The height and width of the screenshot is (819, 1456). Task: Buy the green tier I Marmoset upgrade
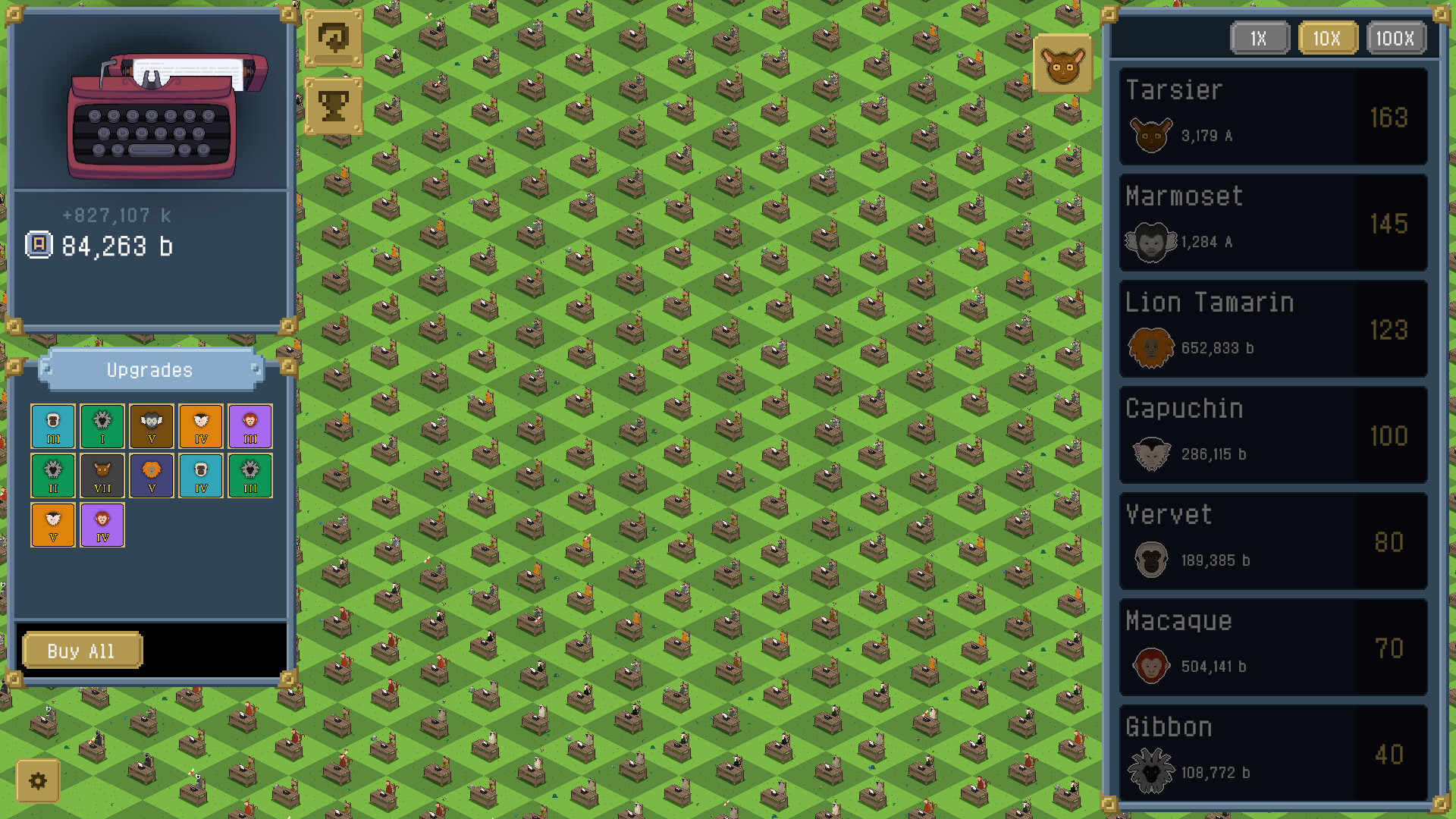pos(102,426)
